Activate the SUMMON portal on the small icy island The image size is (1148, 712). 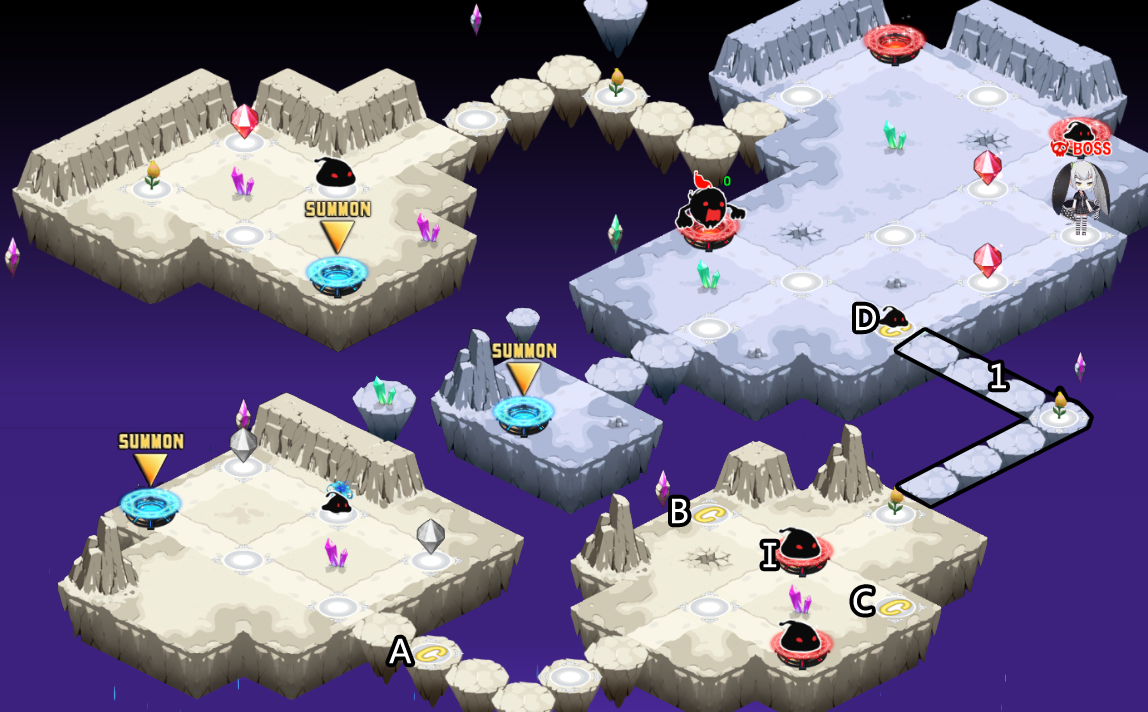[523, 412]
